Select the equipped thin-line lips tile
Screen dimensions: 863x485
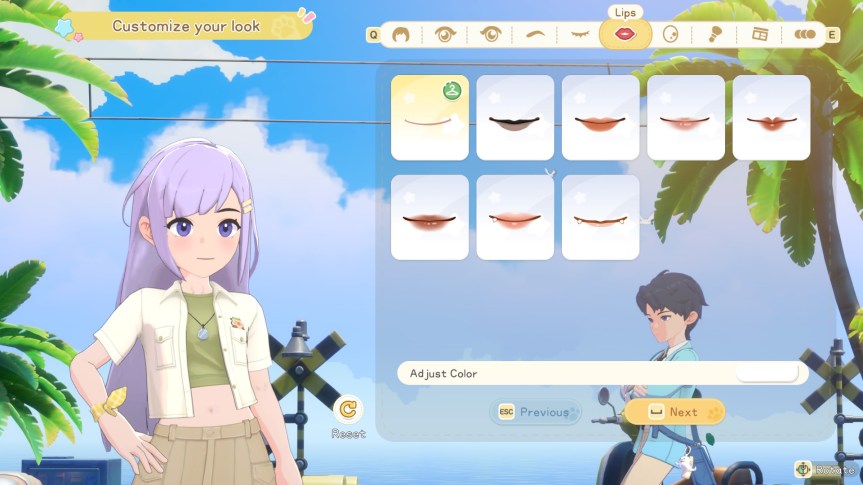tap(430, 118)
